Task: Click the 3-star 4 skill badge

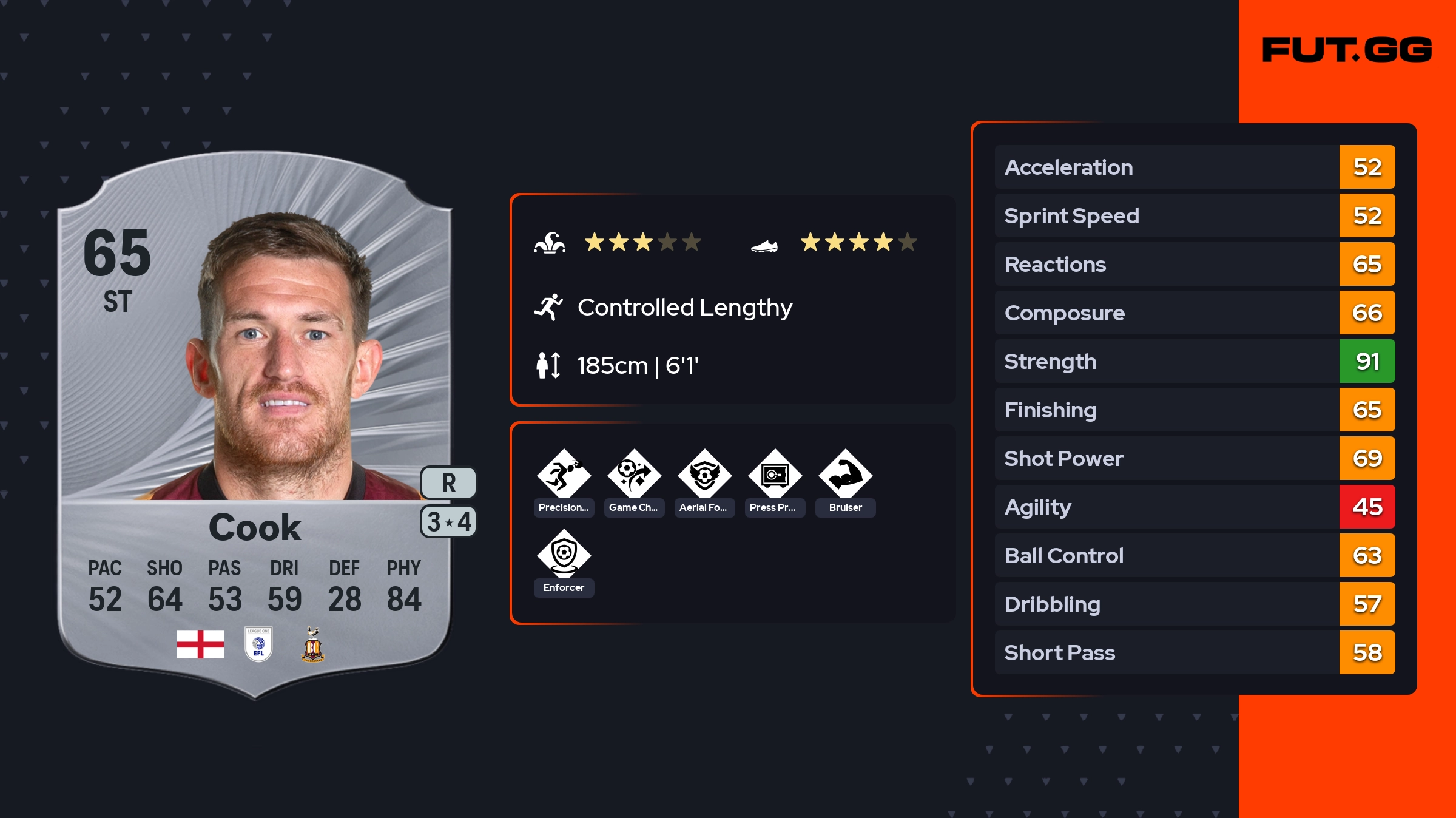Action: (448, 522)
